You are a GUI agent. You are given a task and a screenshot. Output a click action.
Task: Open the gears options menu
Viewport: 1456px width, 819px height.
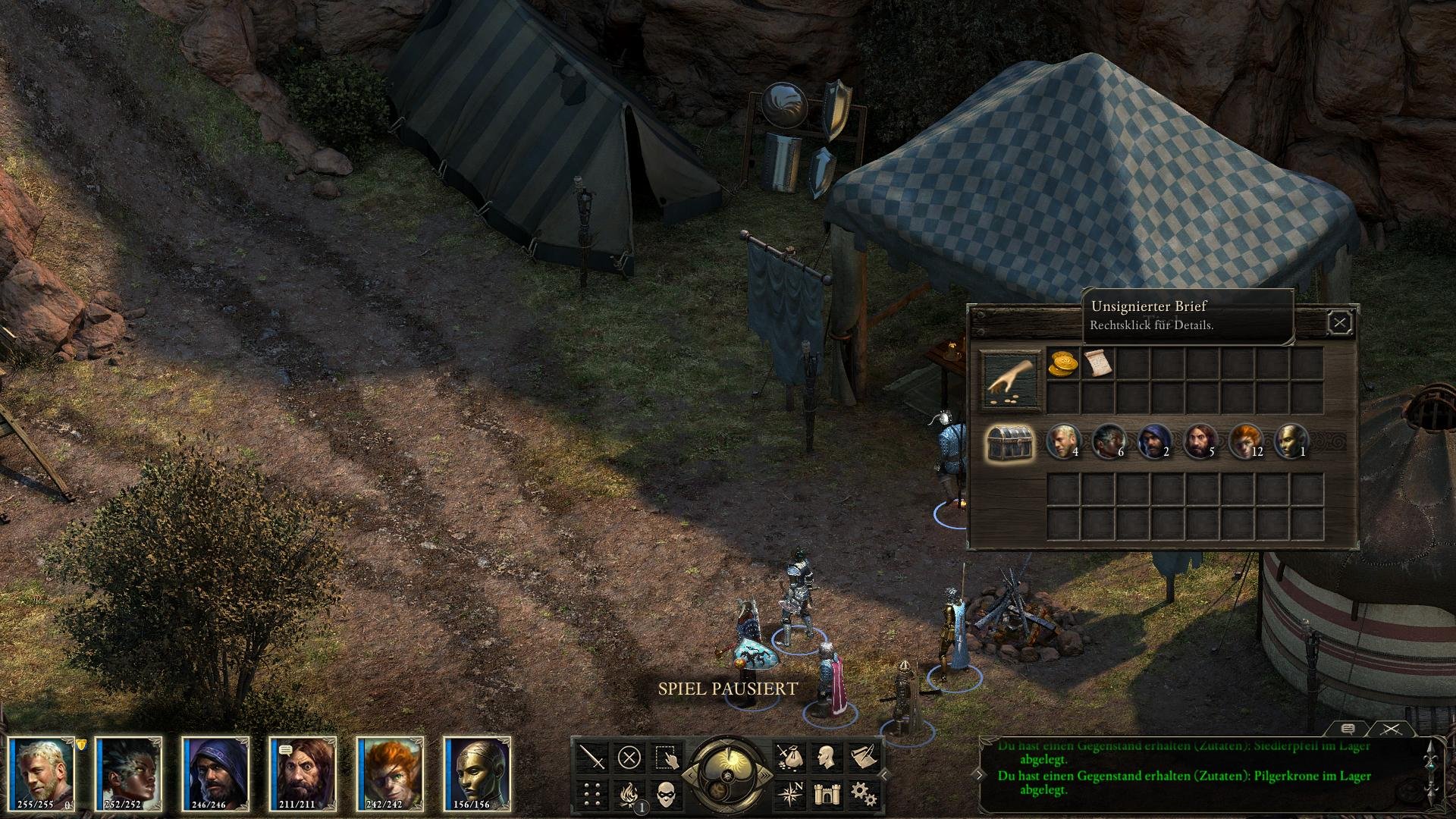pos(862,794)
